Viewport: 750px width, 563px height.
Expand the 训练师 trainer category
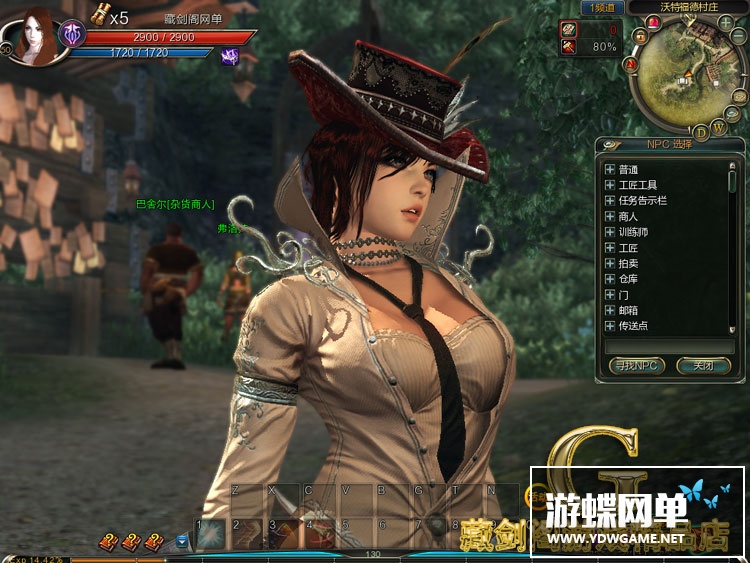(610, 232)
